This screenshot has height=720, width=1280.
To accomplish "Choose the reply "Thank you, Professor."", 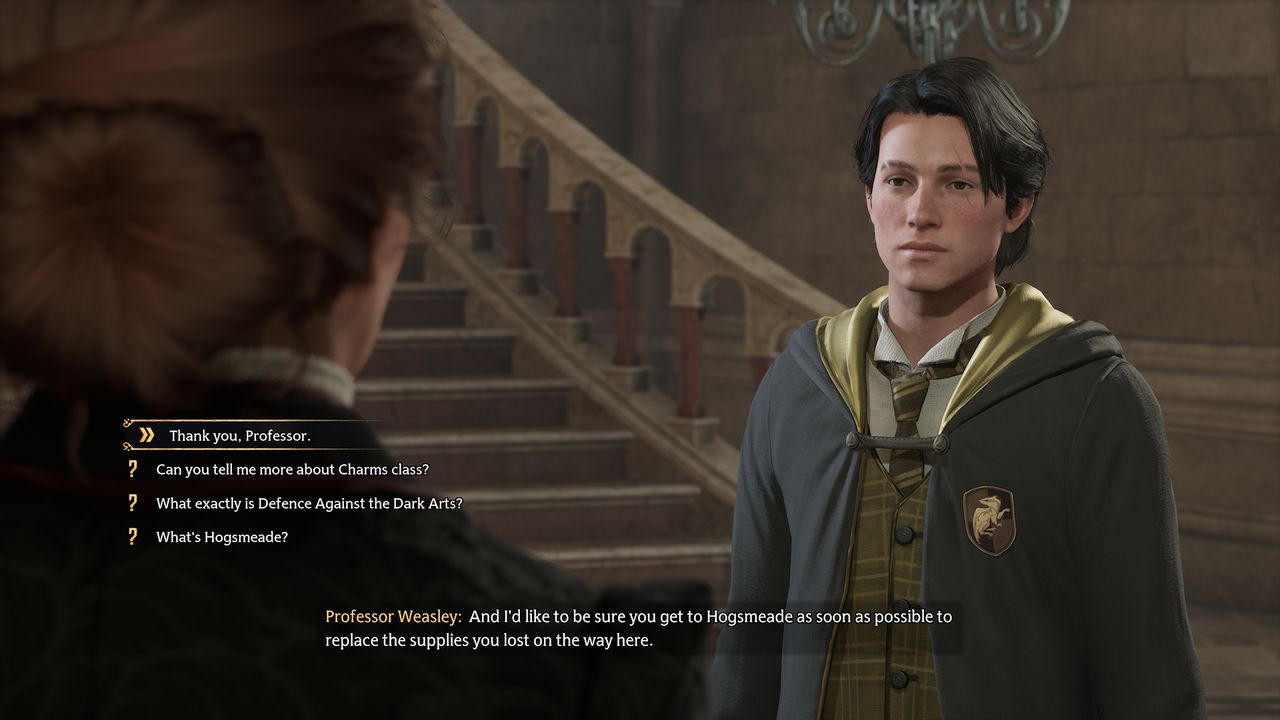I will [239, 435].
